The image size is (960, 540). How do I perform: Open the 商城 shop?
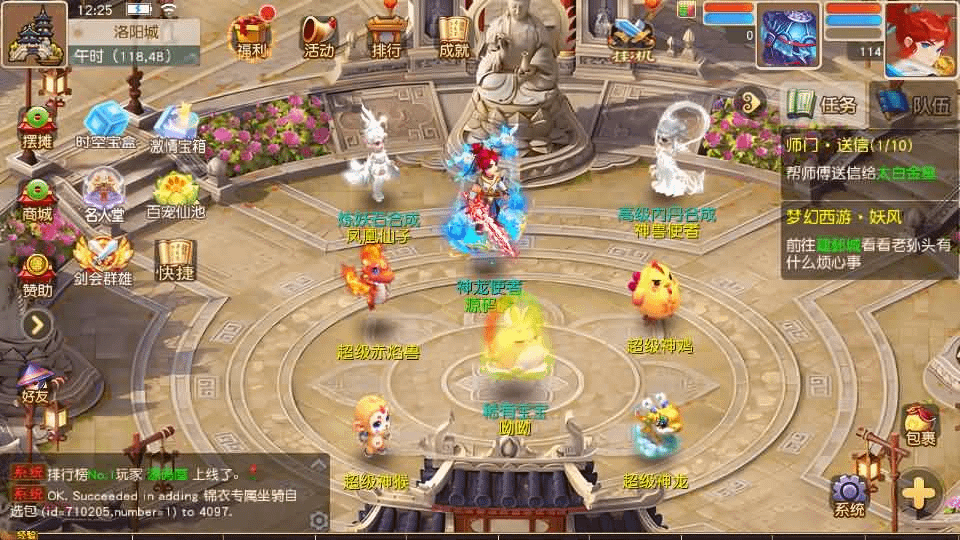(37, 197)
